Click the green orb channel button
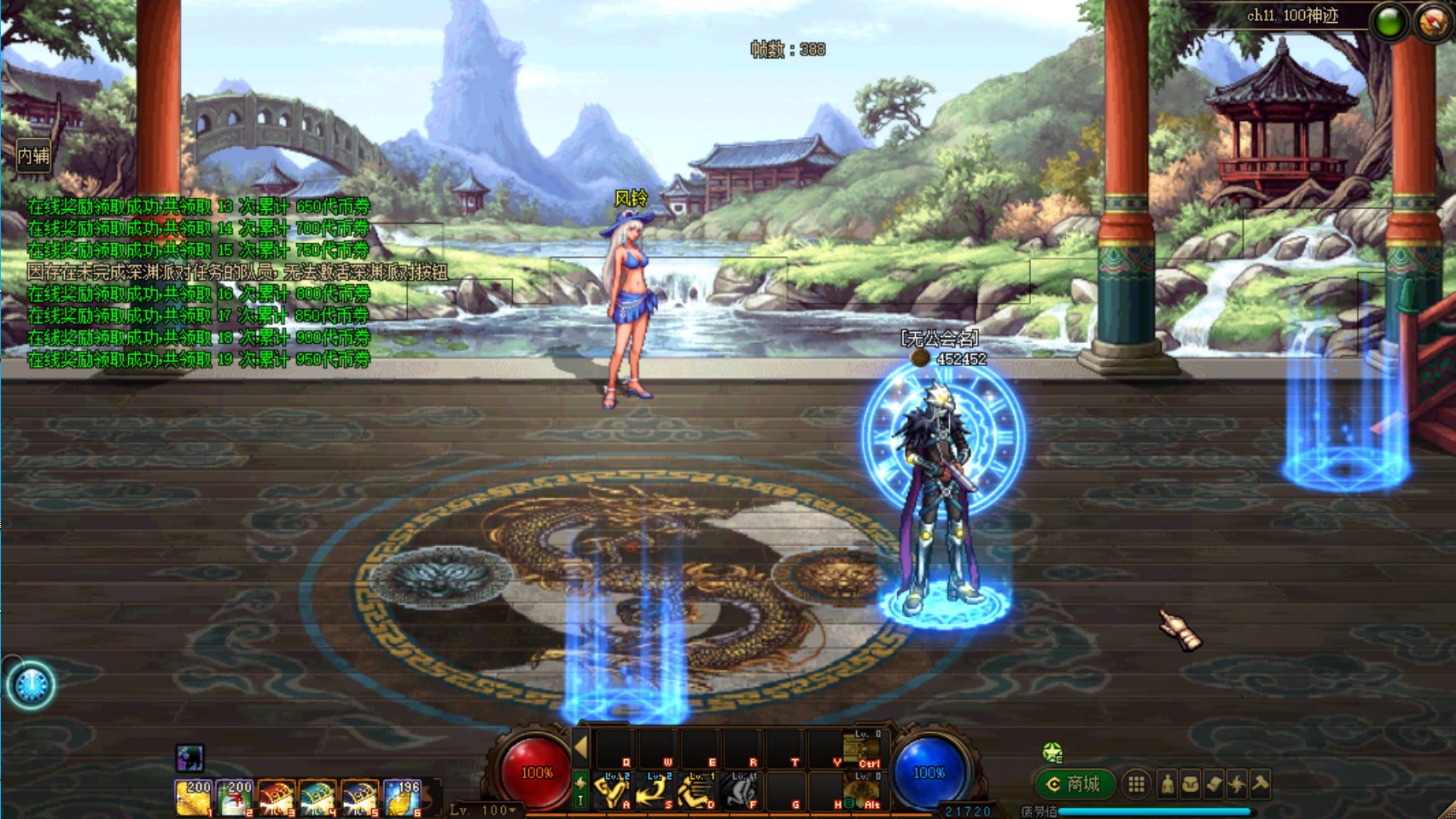Image resolution: width=1456 pixels, height=819 pixels. pos(1389,22)
